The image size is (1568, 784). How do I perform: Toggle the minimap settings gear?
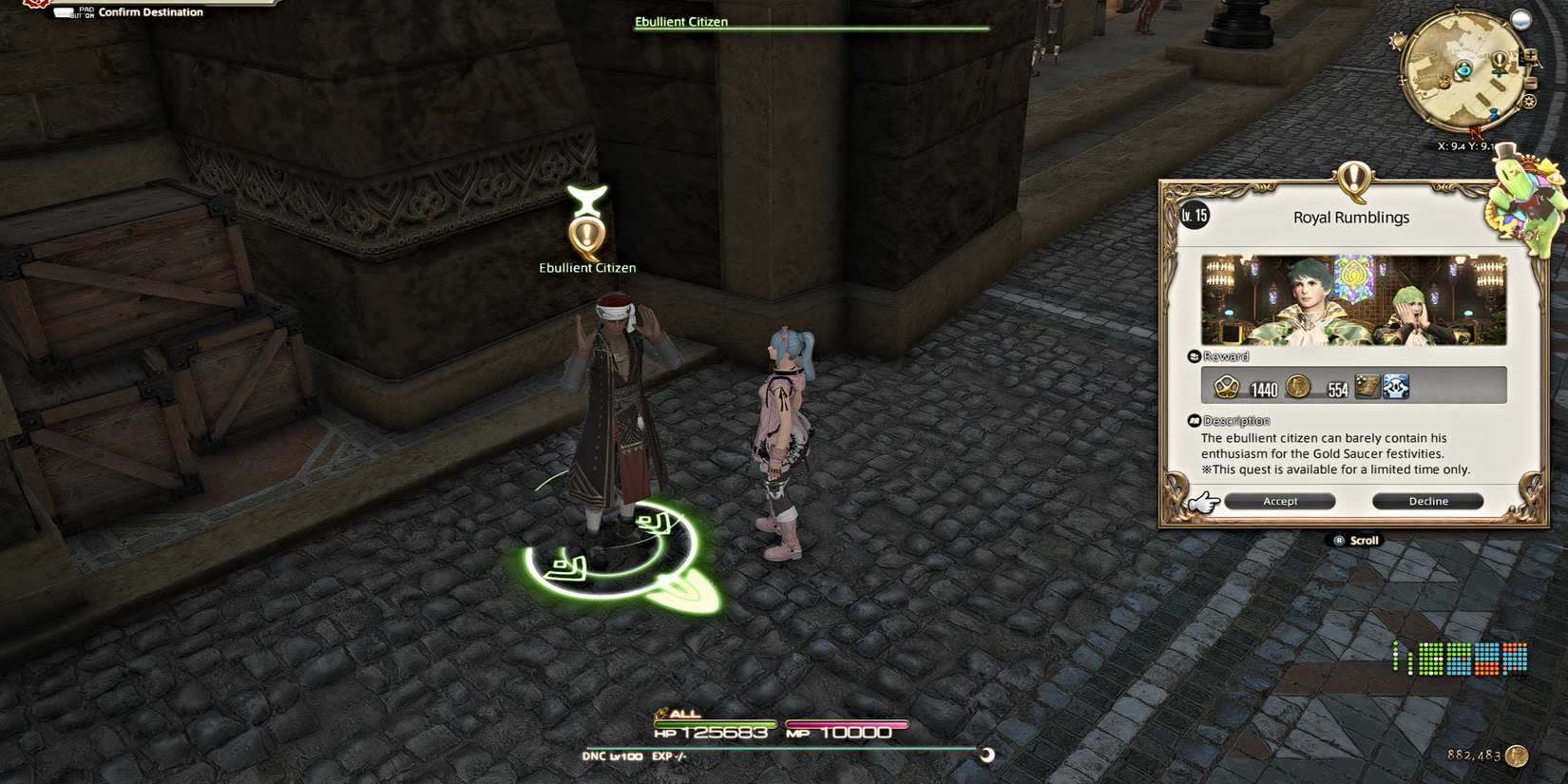(1529, 100)
